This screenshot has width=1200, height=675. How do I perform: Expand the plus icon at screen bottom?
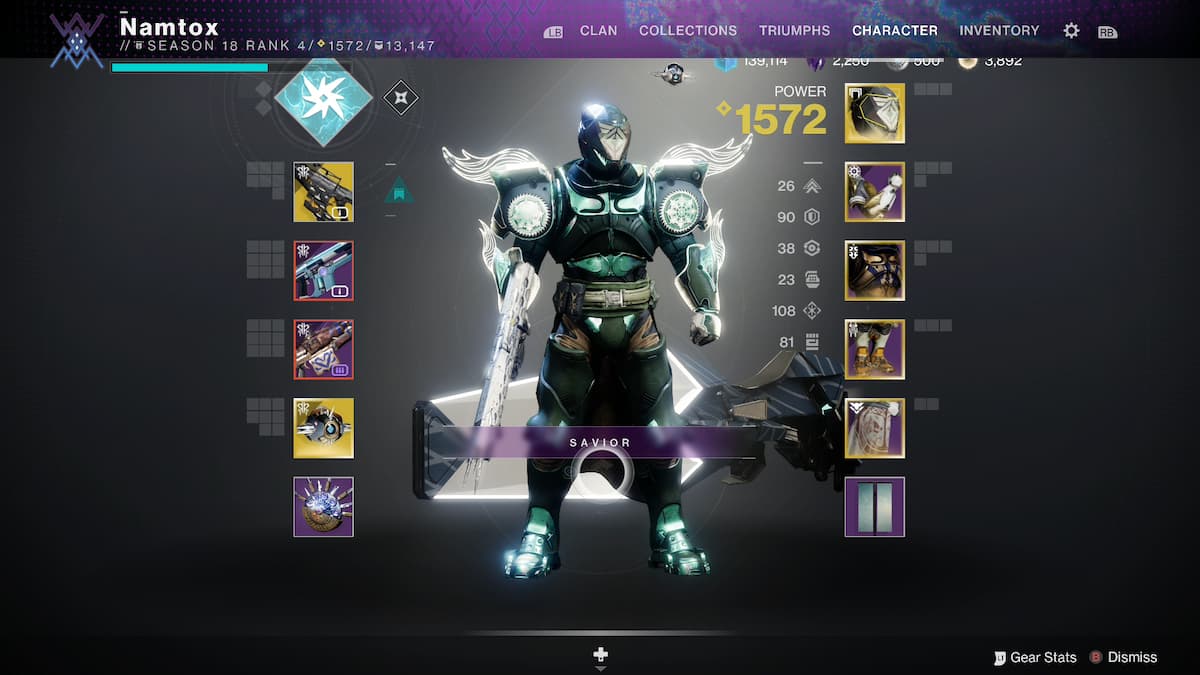pos(601,656)
